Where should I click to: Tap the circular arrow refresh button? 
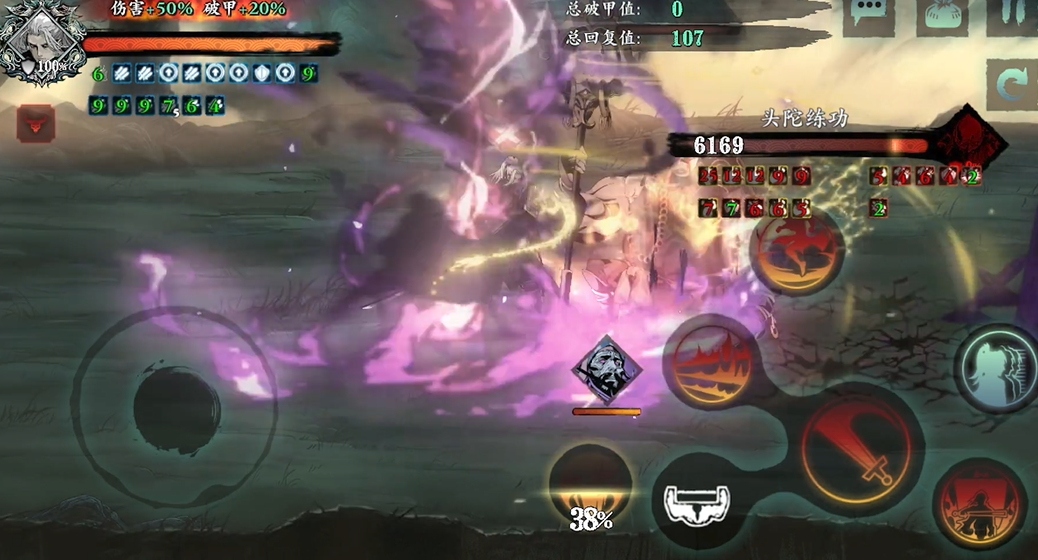pyautogui.click(x=1012, y=86)
